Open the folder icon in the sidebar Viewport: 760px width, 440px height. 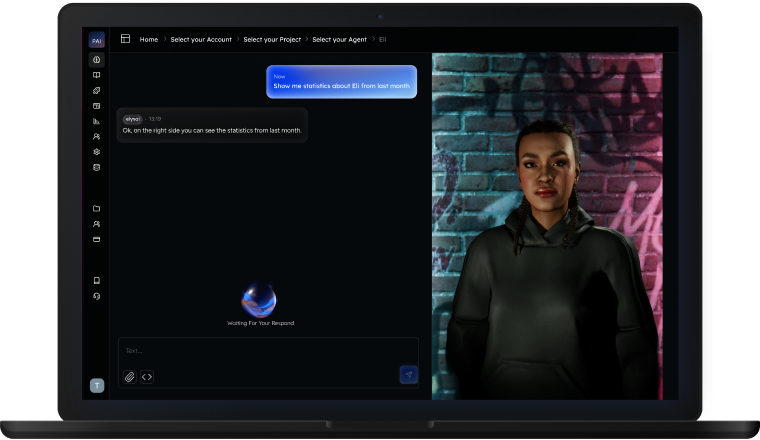97,208
